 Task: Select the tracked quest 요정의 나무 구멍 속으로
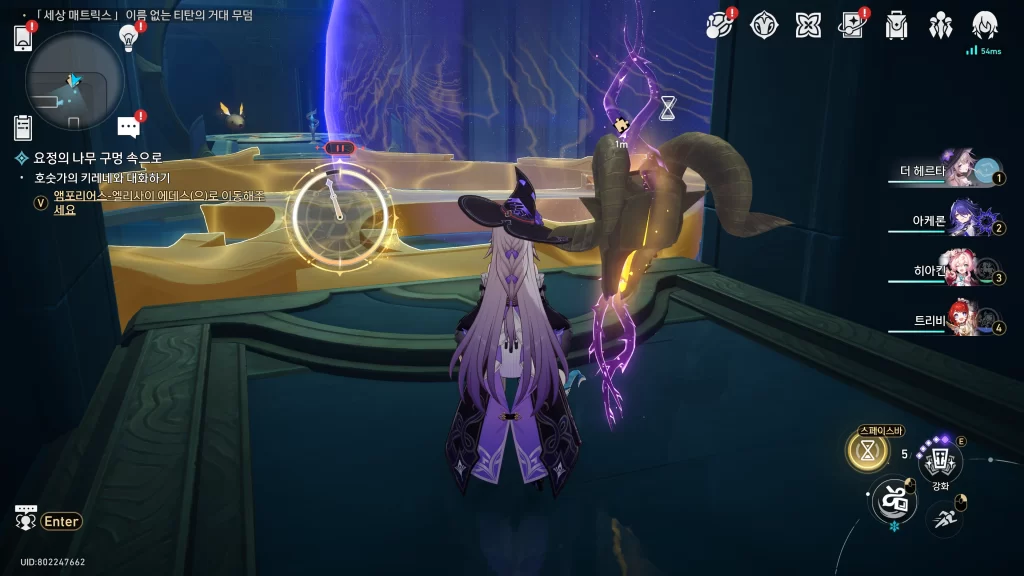[98, 158]
